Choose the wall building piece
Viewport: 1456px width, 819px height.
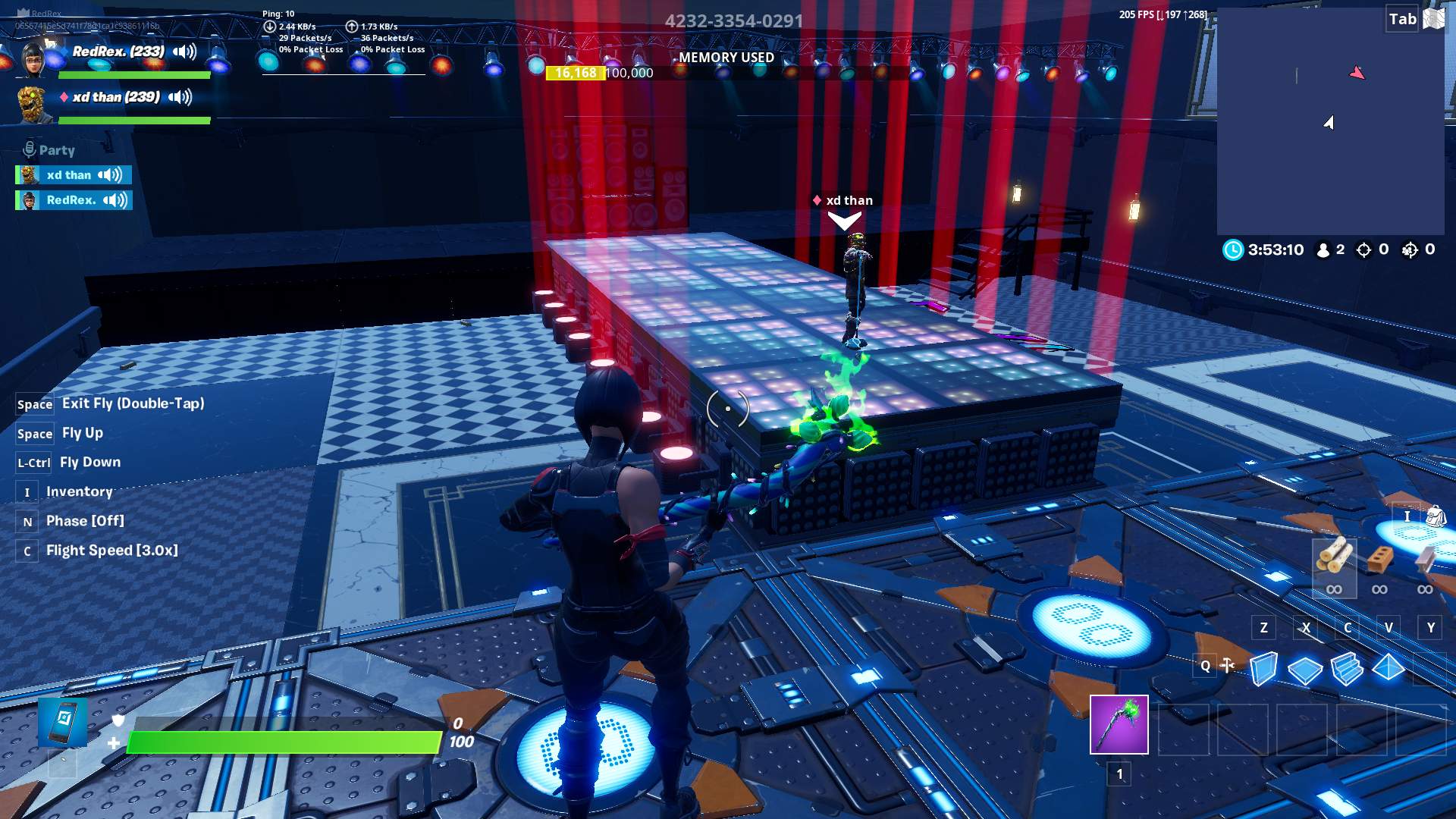click(x=1263, y=669)
